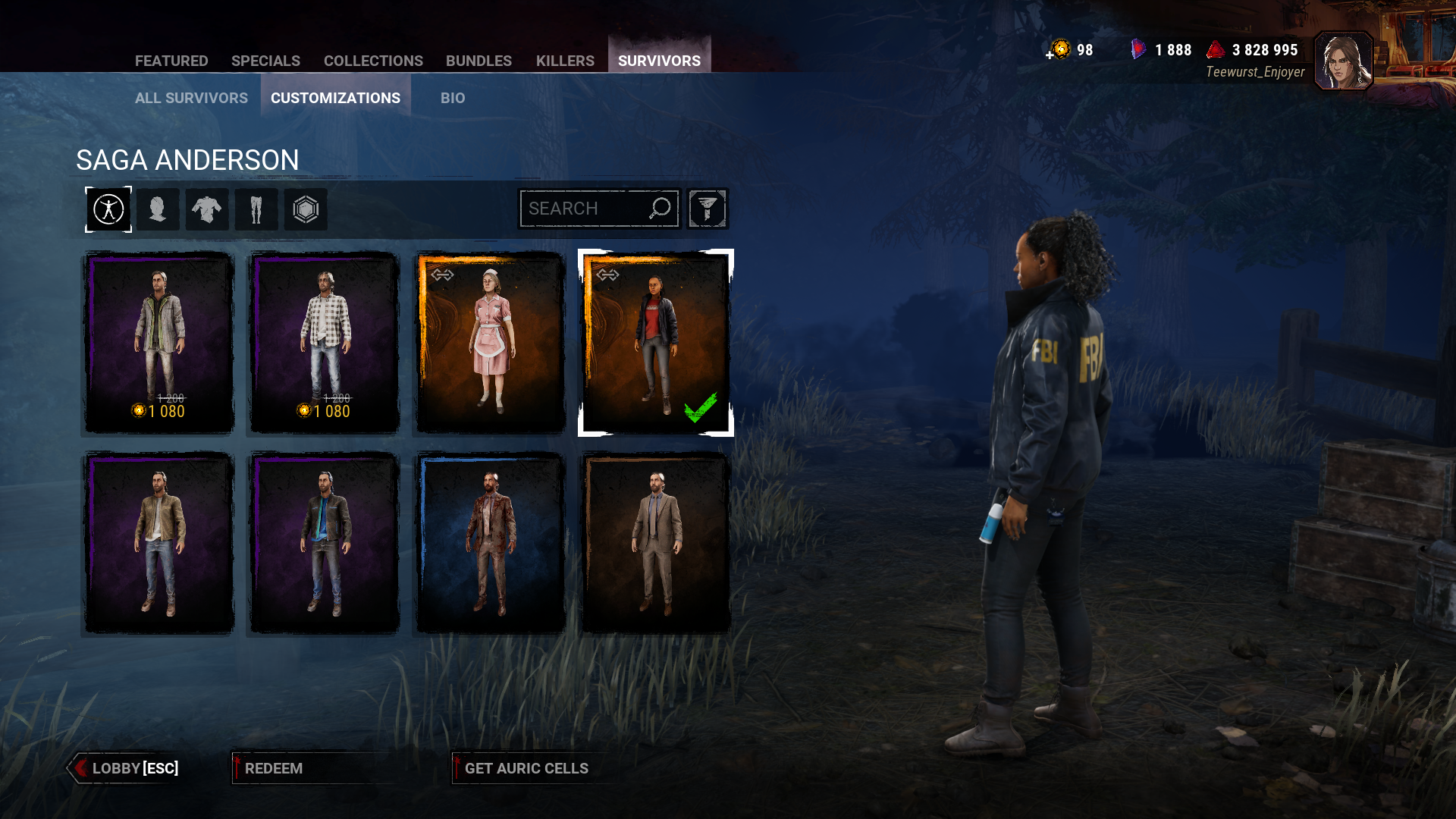Select the full outfit category icon

(x=108, y=209)
